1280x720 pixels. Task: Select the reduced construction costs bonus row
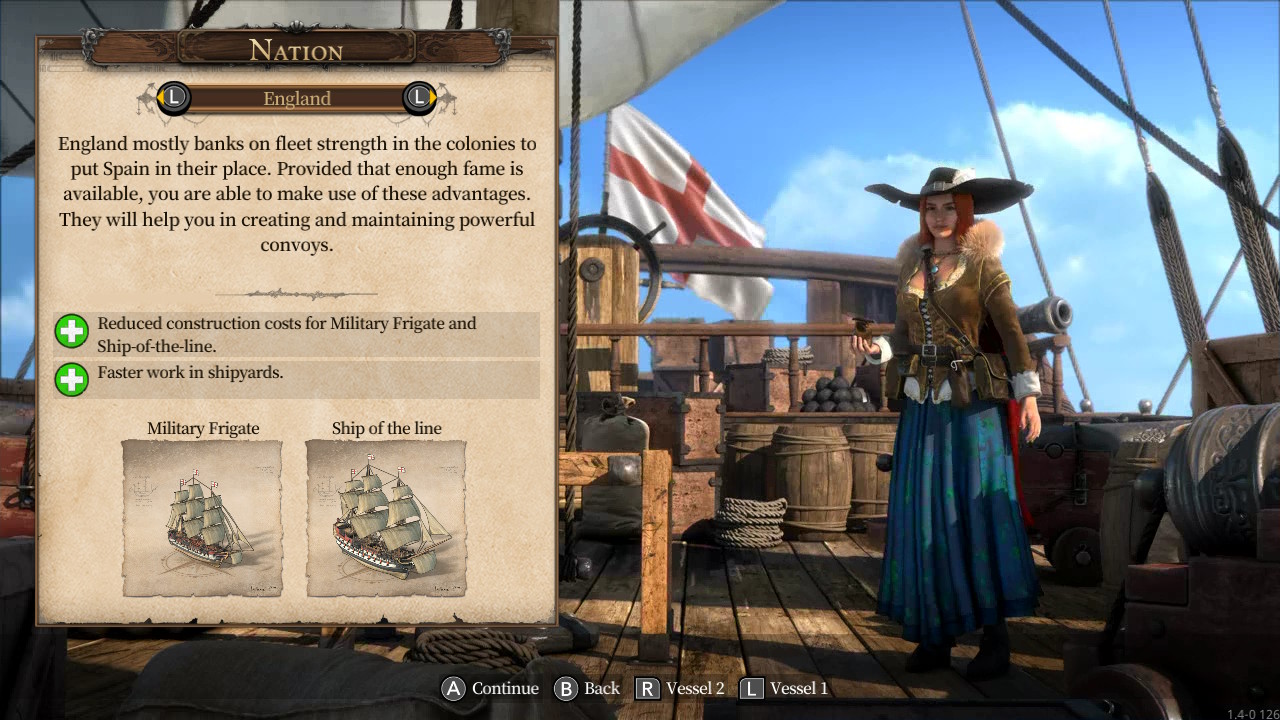(297, 332)
